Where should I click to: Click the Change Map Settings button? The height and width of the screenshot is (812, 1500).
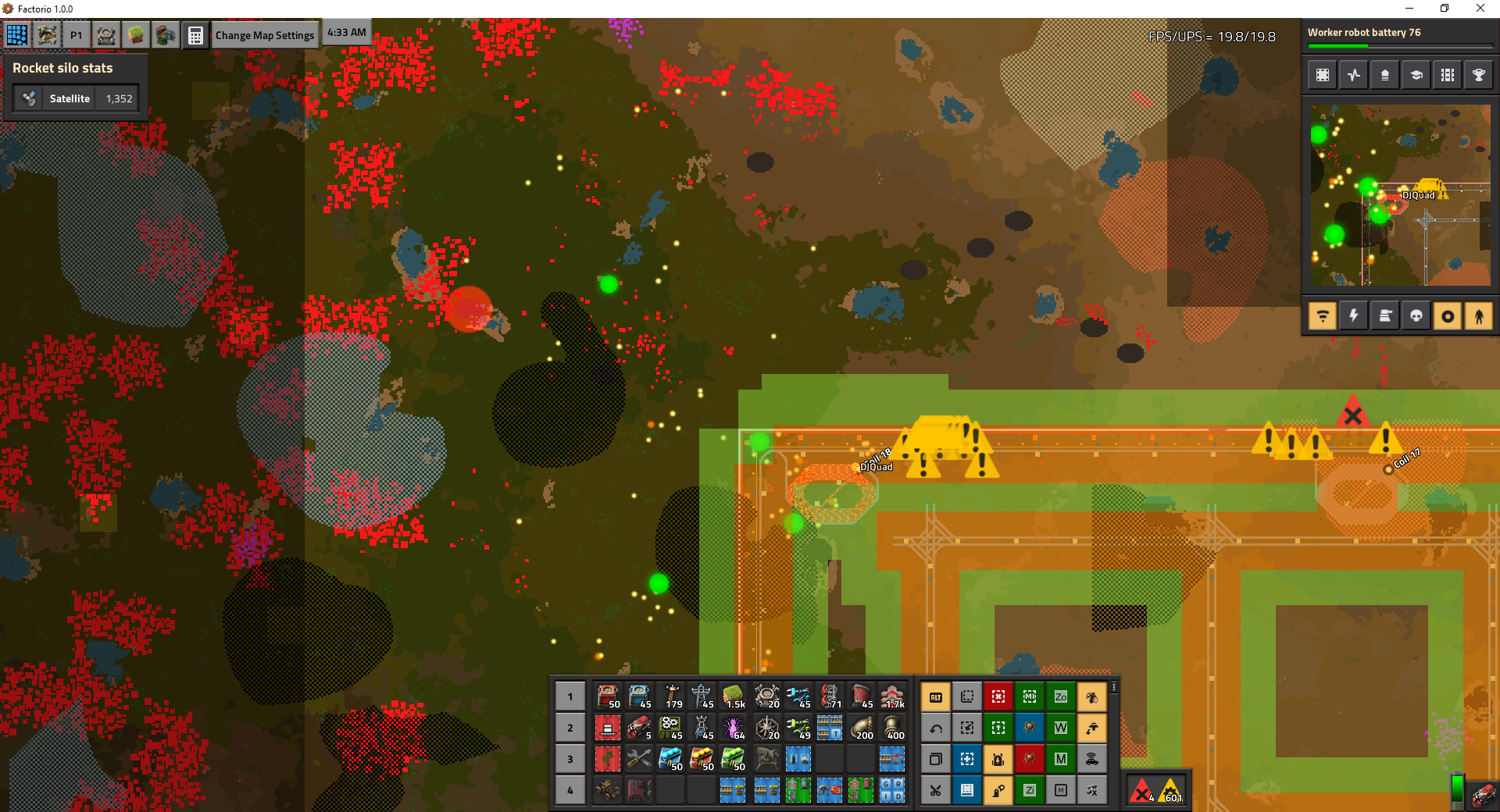pyautogui.click(x=264, y=35)
